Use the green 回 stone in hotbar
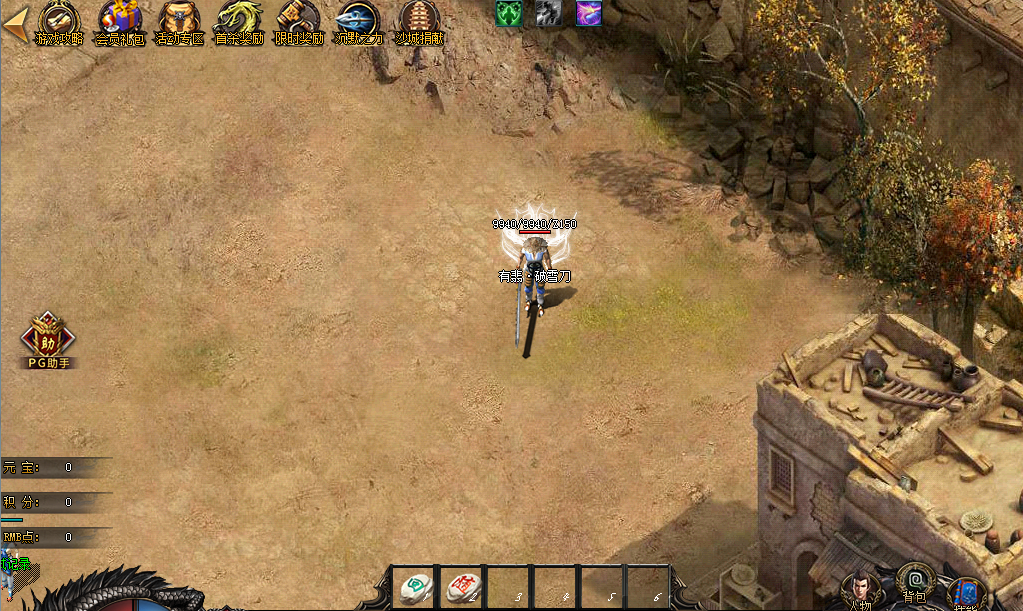1023x611 pixels. [x=414, y=587]
